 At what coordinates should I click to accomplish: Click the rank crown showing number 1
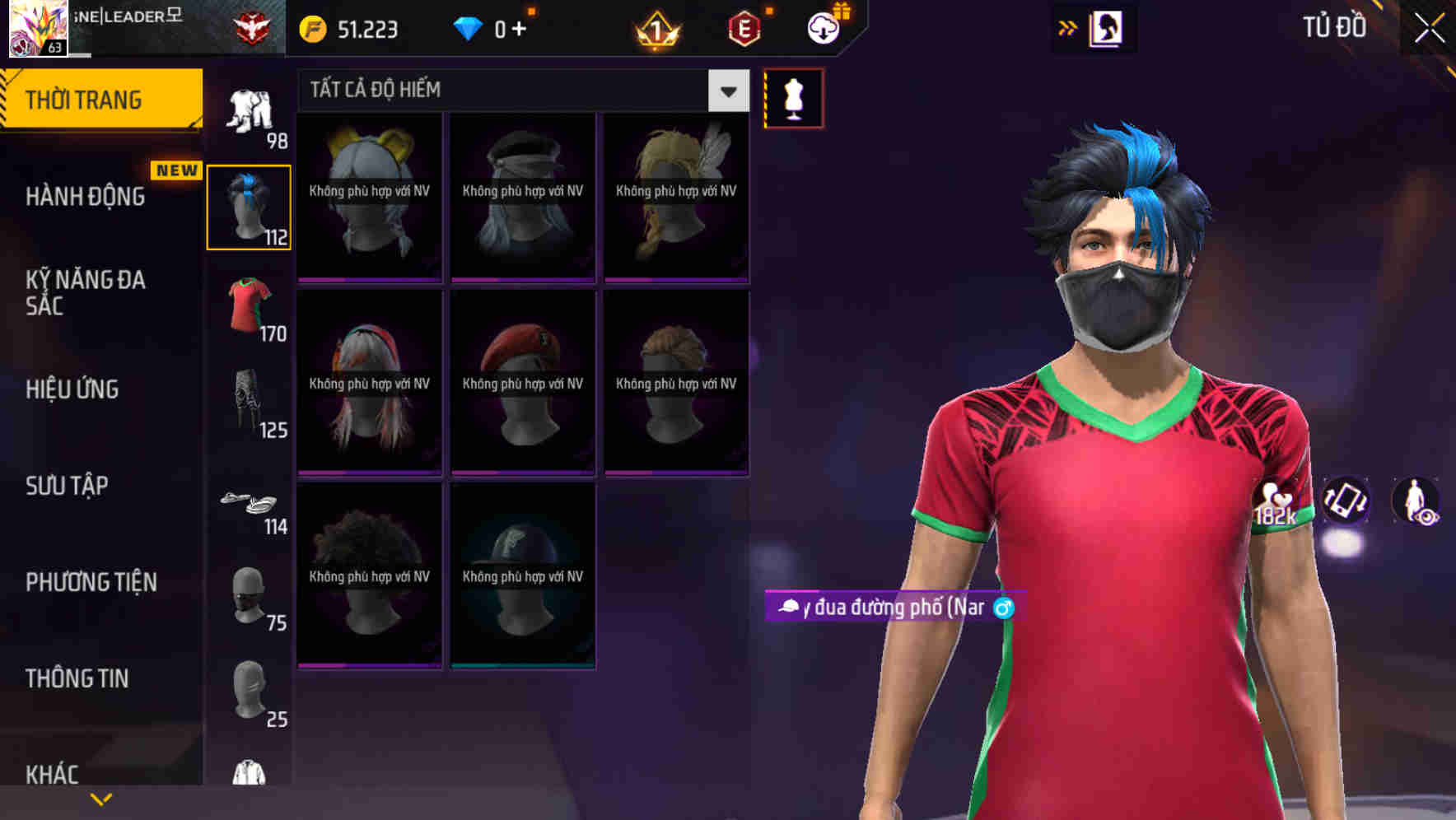656,27
